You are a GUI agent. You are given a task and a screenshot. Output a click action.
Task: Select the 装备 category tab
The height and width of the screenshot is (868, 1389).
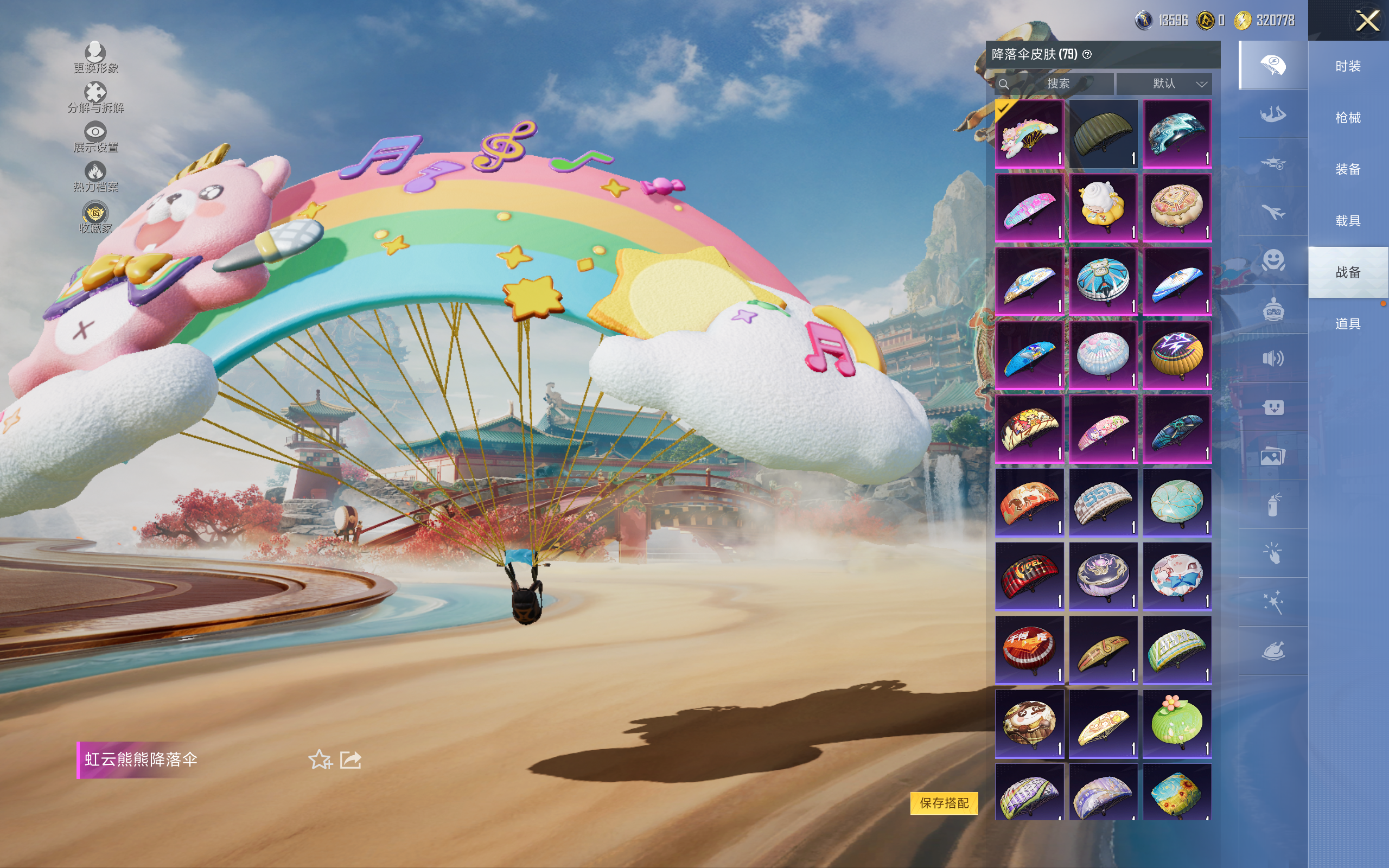pos(1348,169)
